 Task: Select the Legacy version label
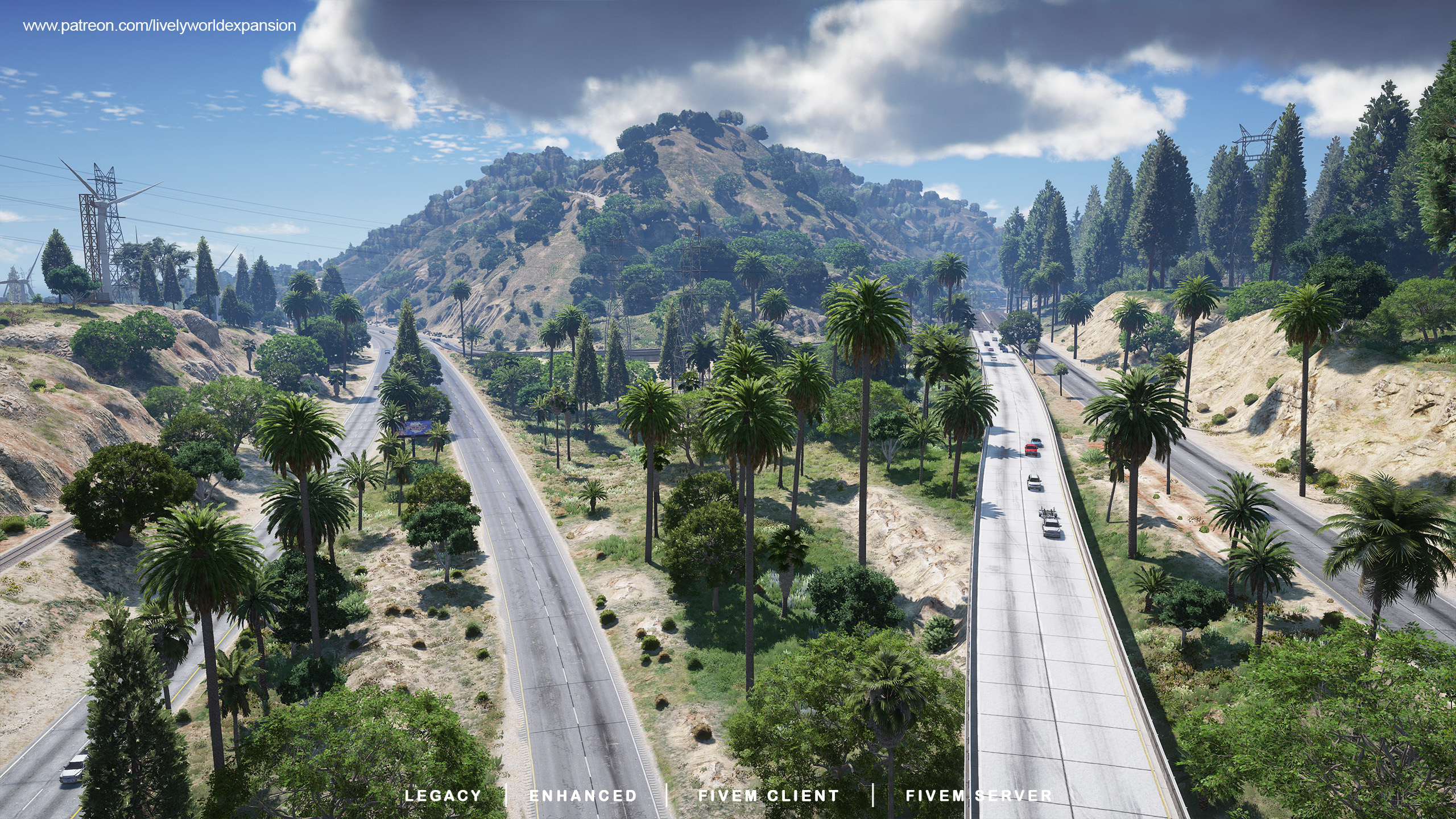[x=442, y=796]
